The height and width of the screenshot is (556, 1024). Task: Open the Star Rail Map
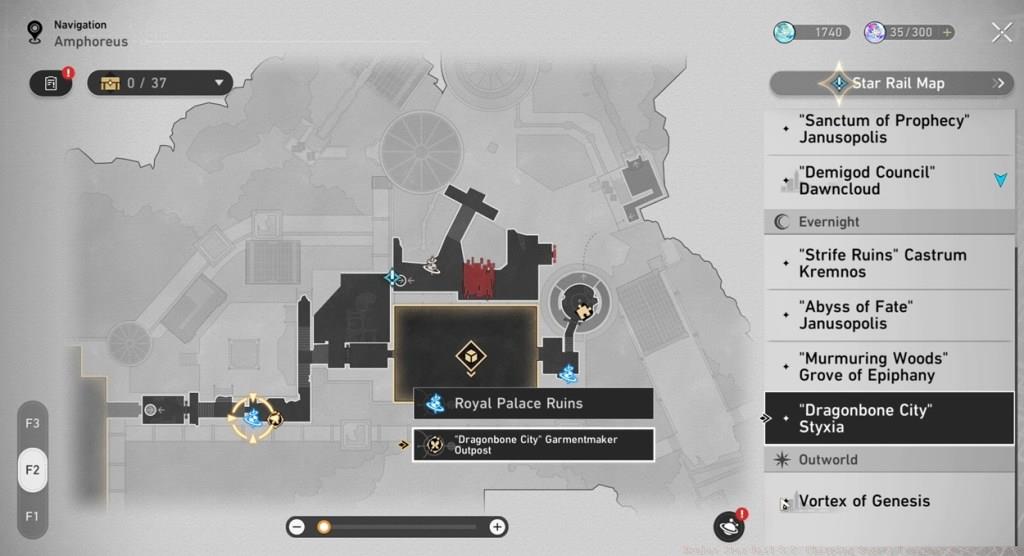point(890,83)
